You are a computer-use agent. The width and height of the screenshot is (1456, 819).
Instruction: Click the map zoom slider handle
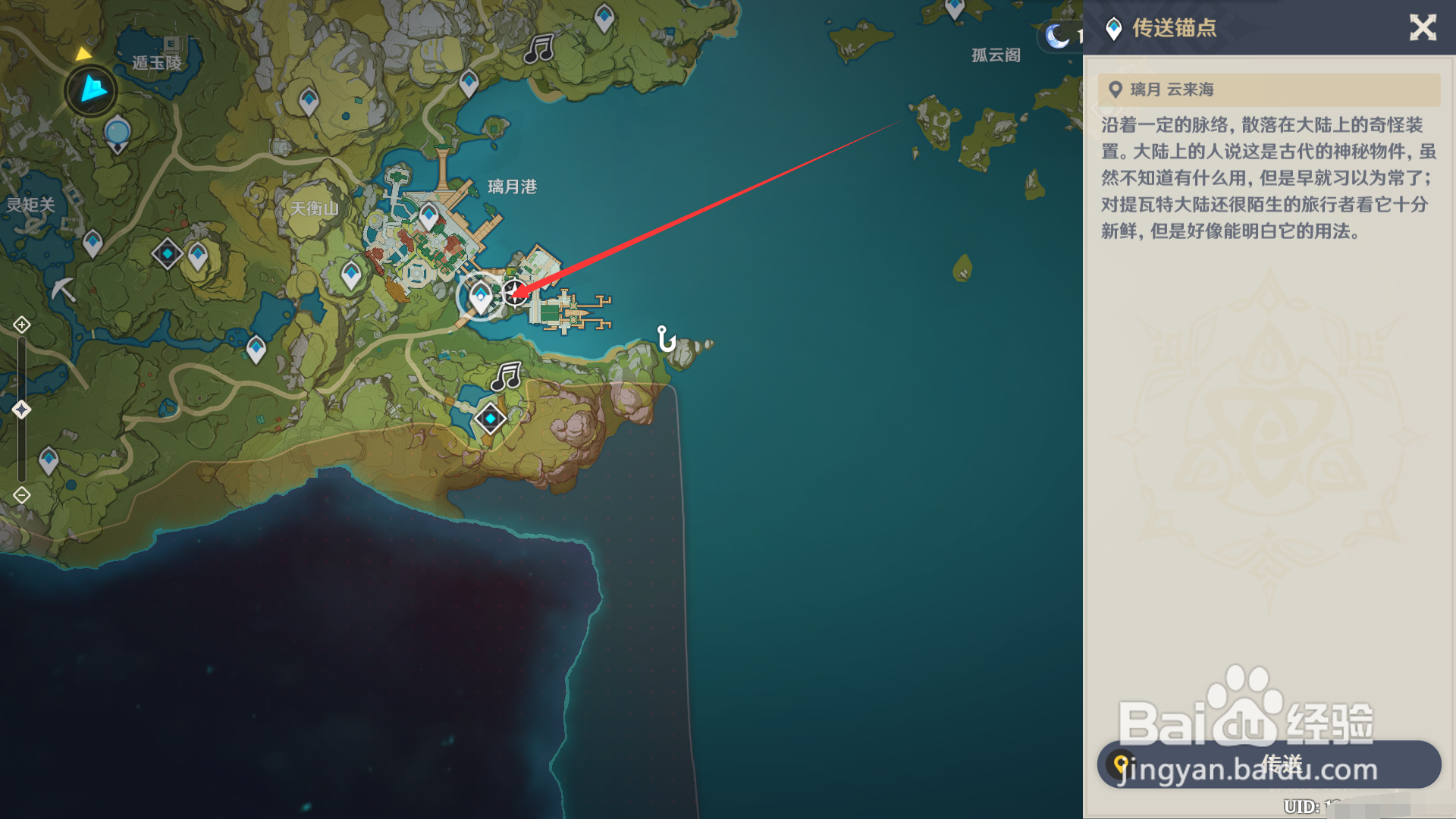click(x=21, y=410)
